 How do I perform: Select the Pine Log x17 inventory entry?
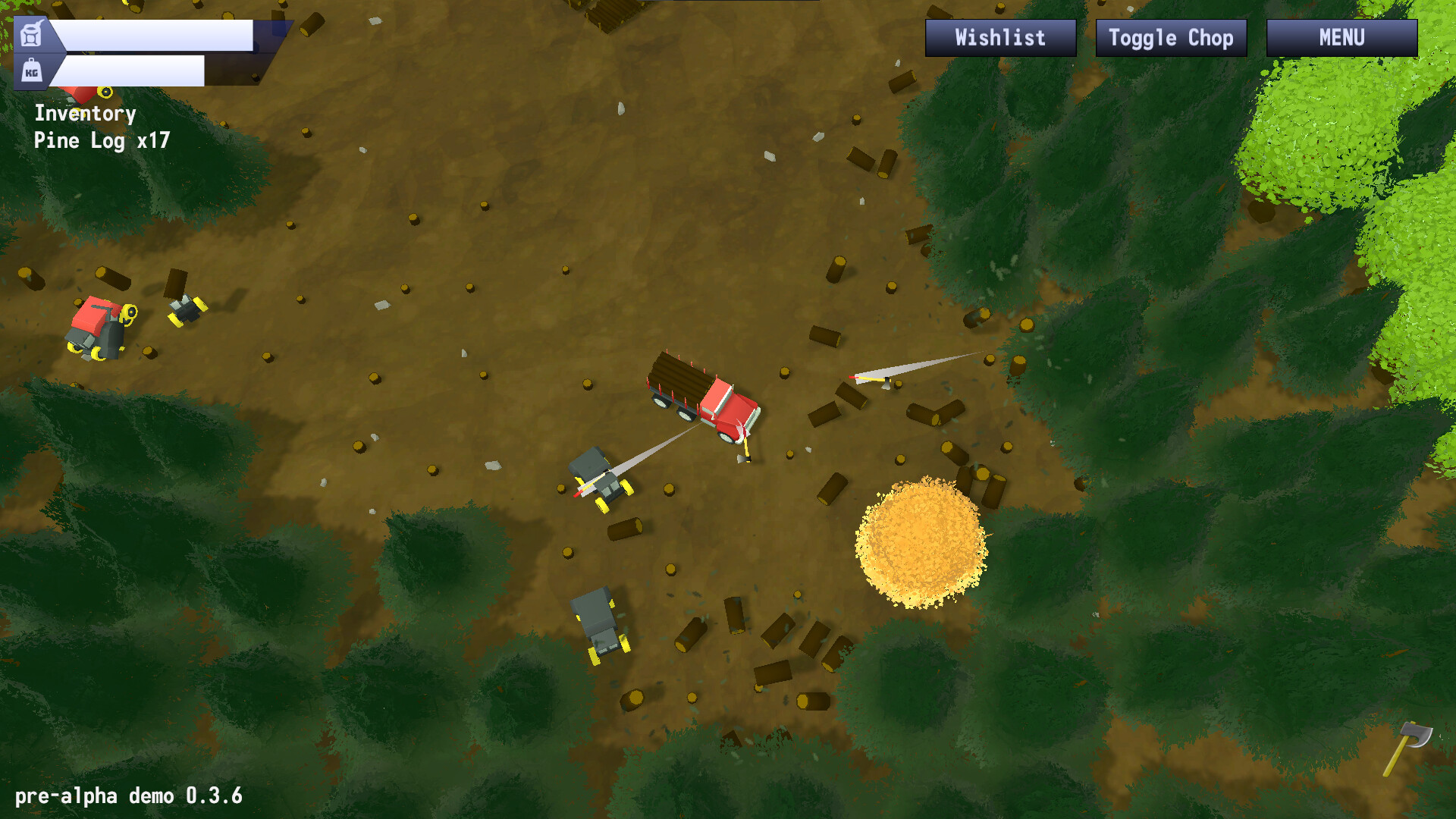[x=102, y=141]
